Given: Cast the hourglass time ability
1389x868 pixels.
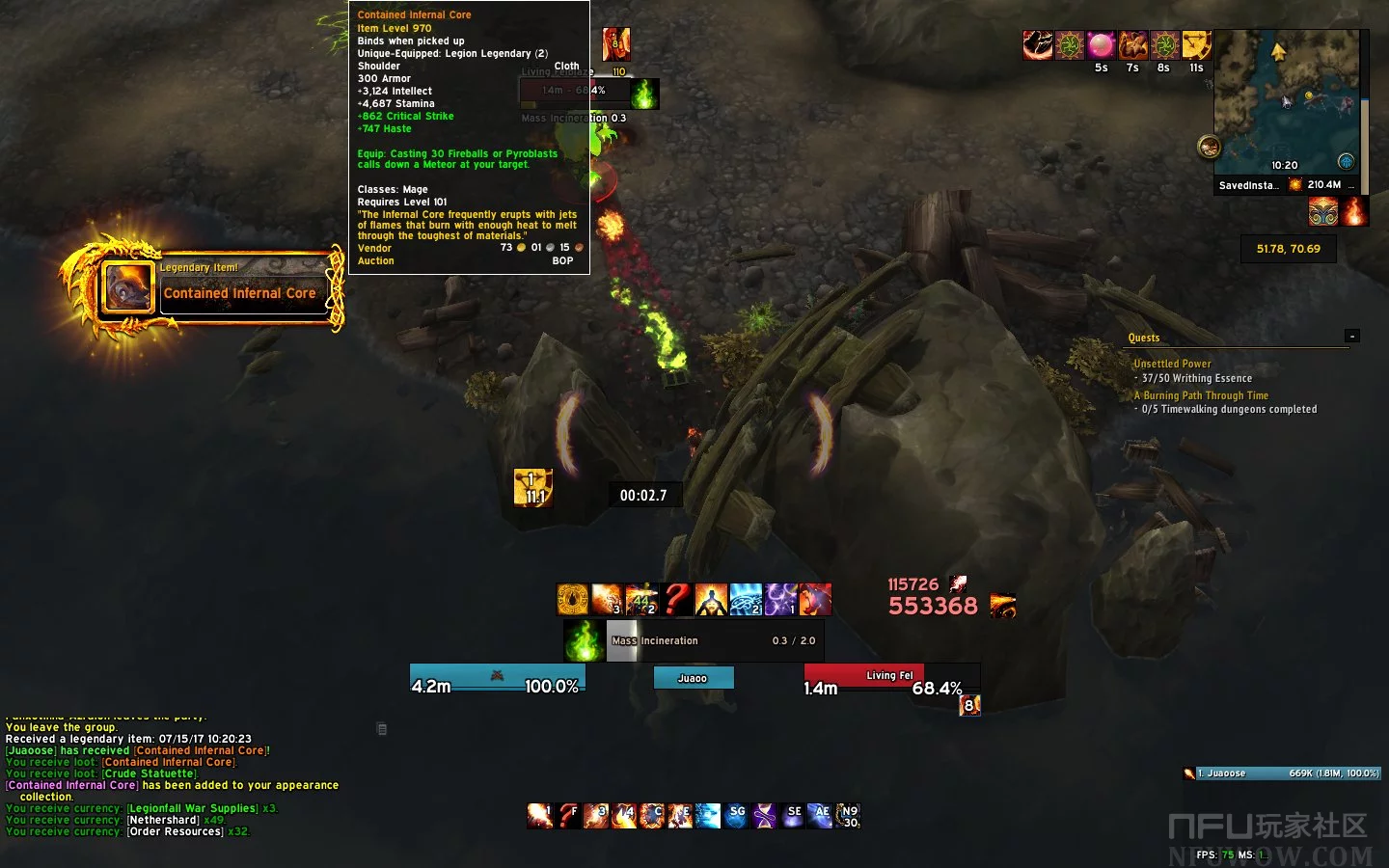Looking at the screenshot, I should coord(764,816).
